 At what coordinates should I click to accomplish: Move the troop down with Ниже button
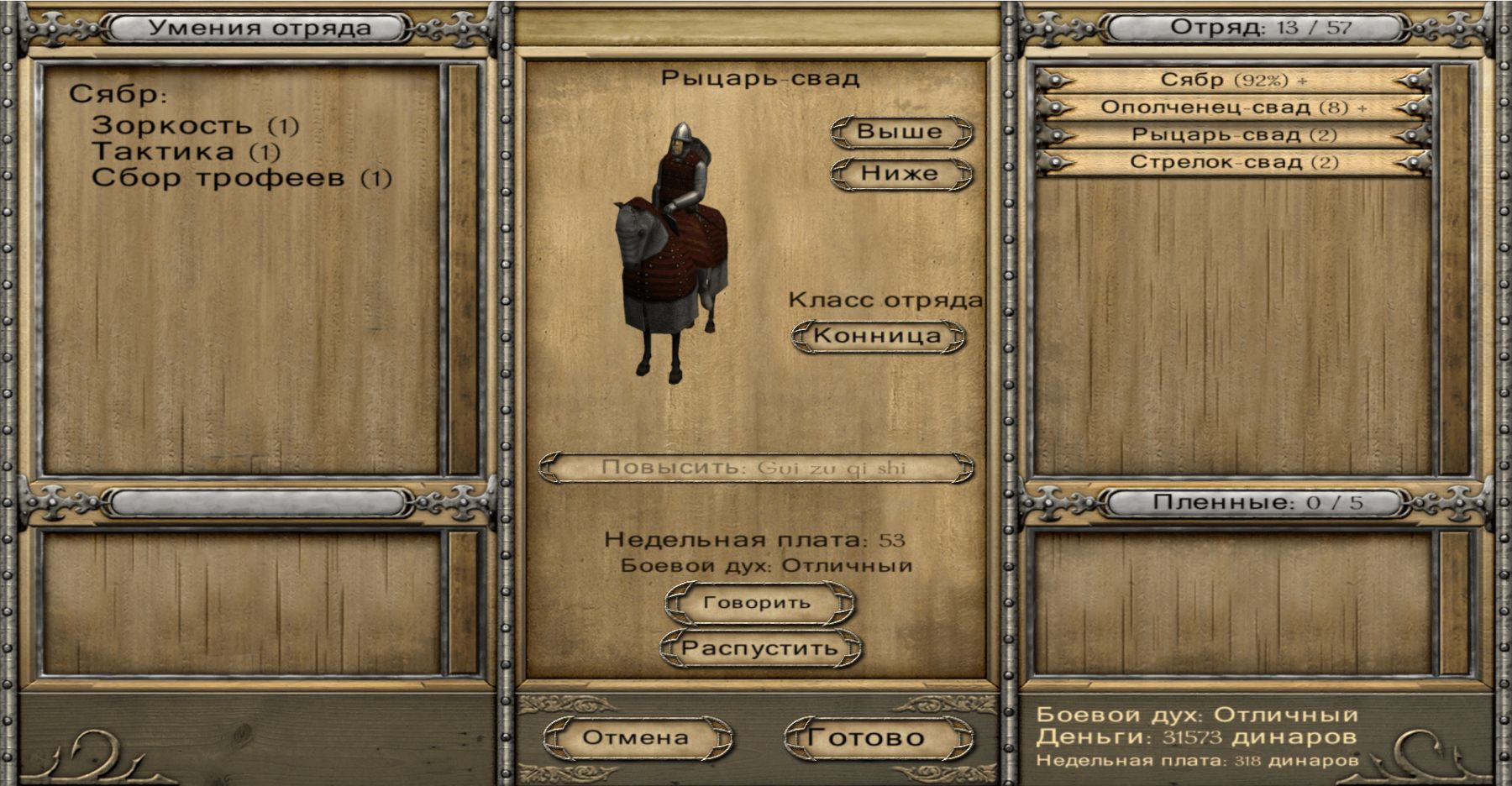point(900,174)
